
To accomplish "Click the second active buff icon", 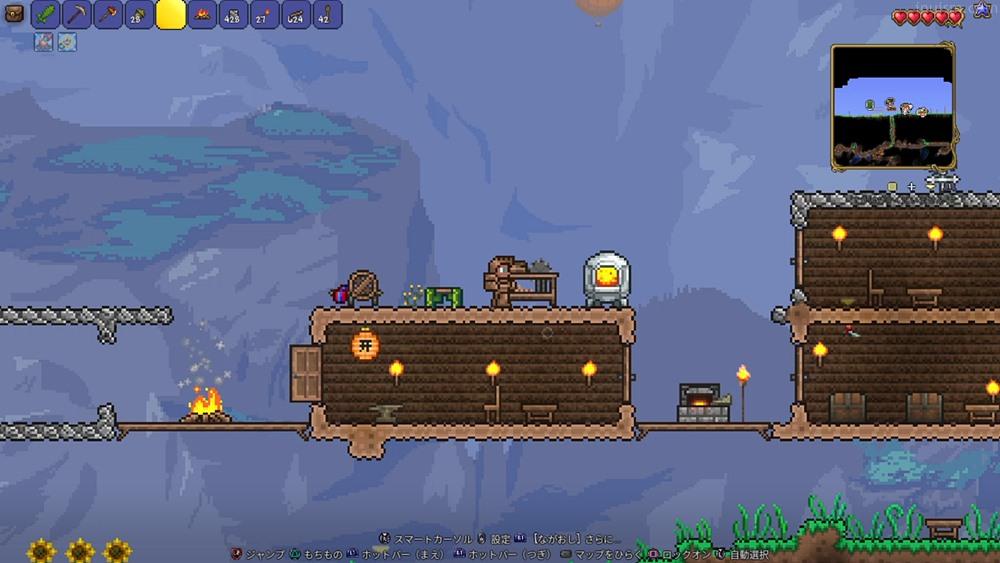I will click(66, 42).
